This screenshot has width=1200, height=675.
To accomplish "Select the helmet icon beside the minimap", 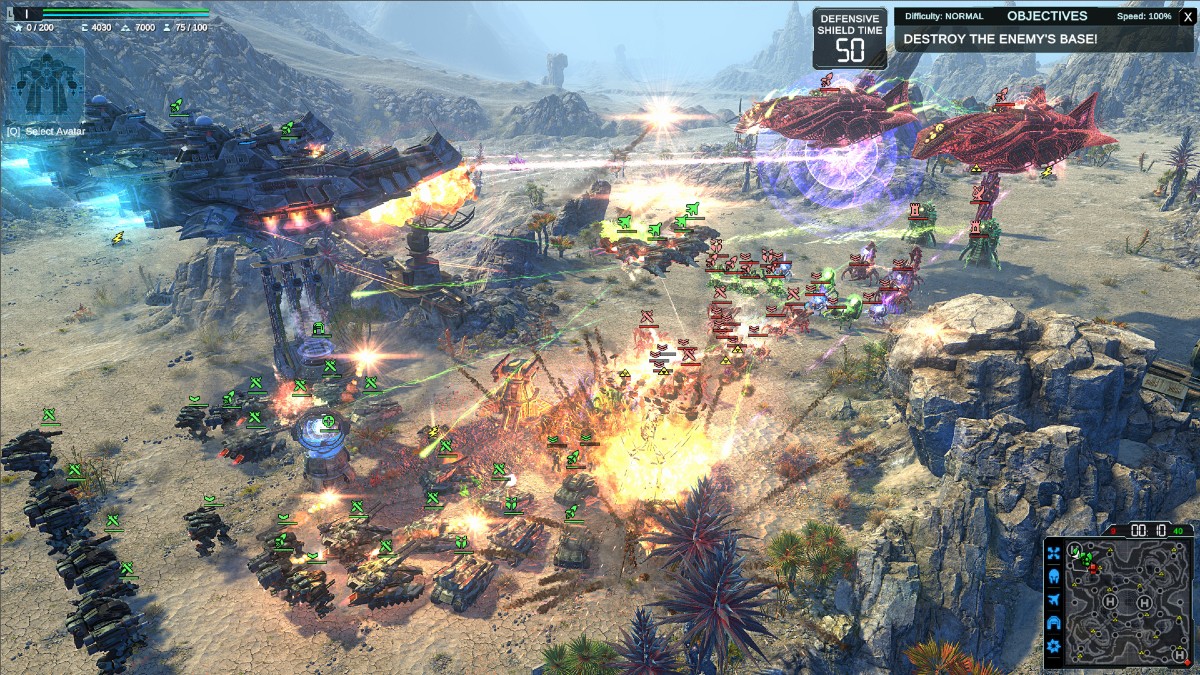I will click(x=1053, y=576).
